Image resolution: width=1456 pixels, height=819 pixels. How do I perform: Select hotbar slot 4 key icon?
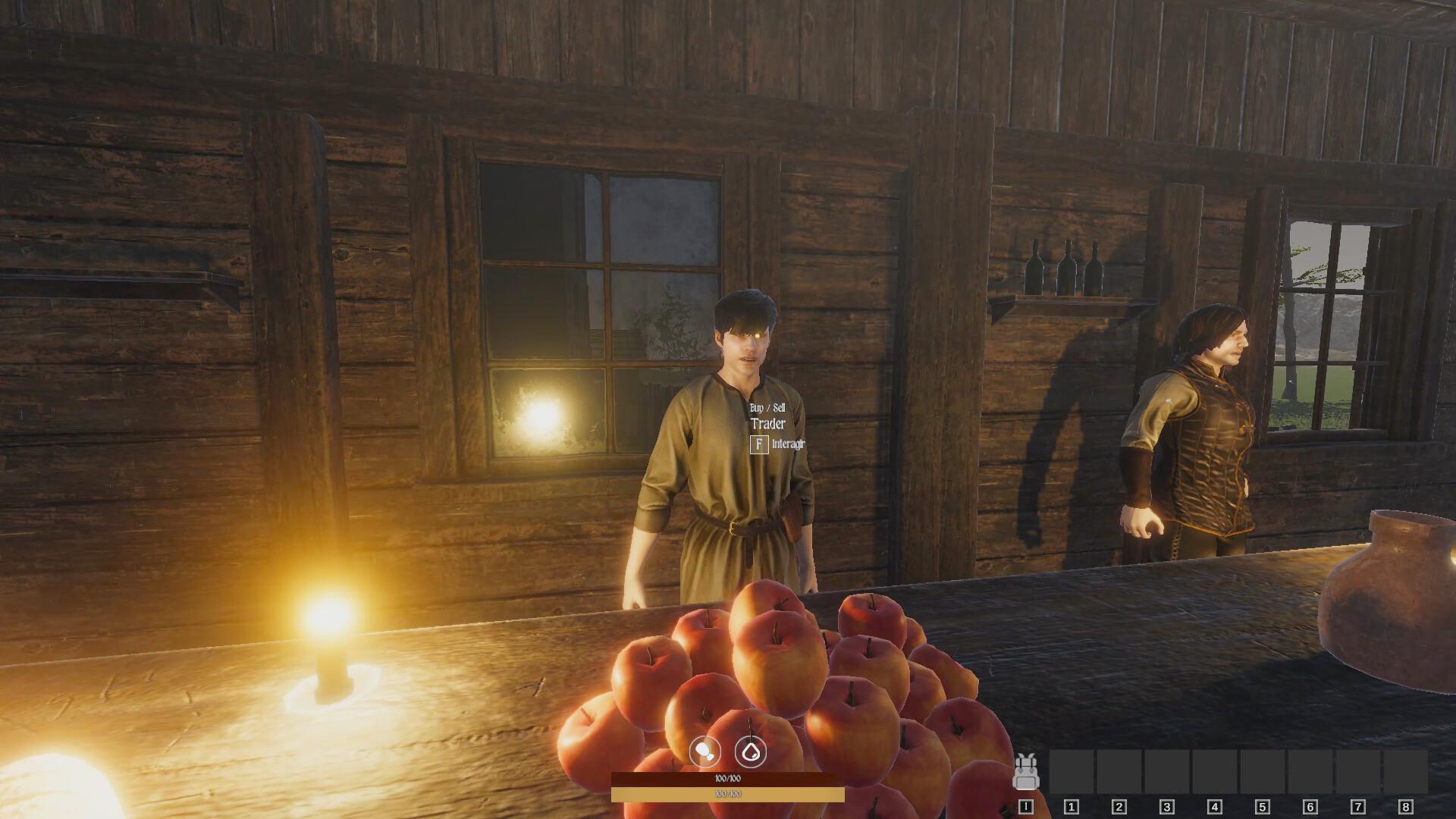(x=1215, y=807)
